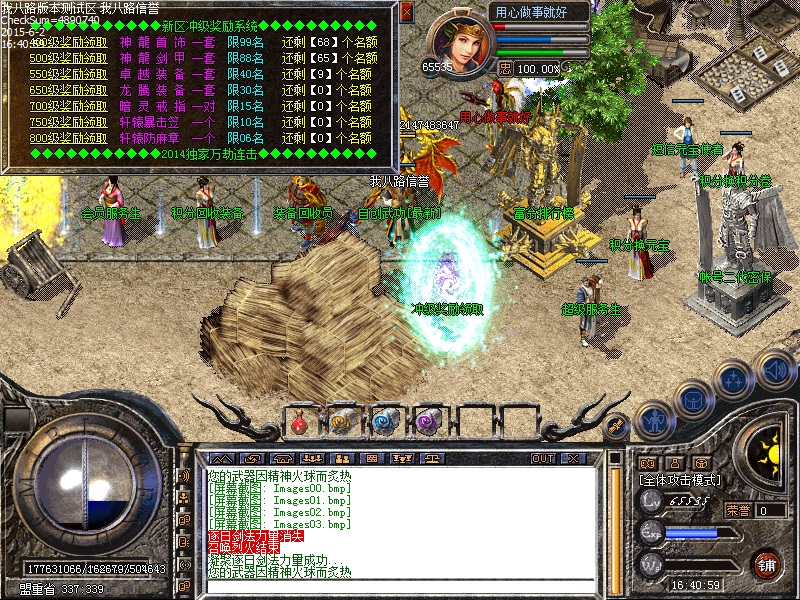Toggle the sound speaker button

[773, 366]
